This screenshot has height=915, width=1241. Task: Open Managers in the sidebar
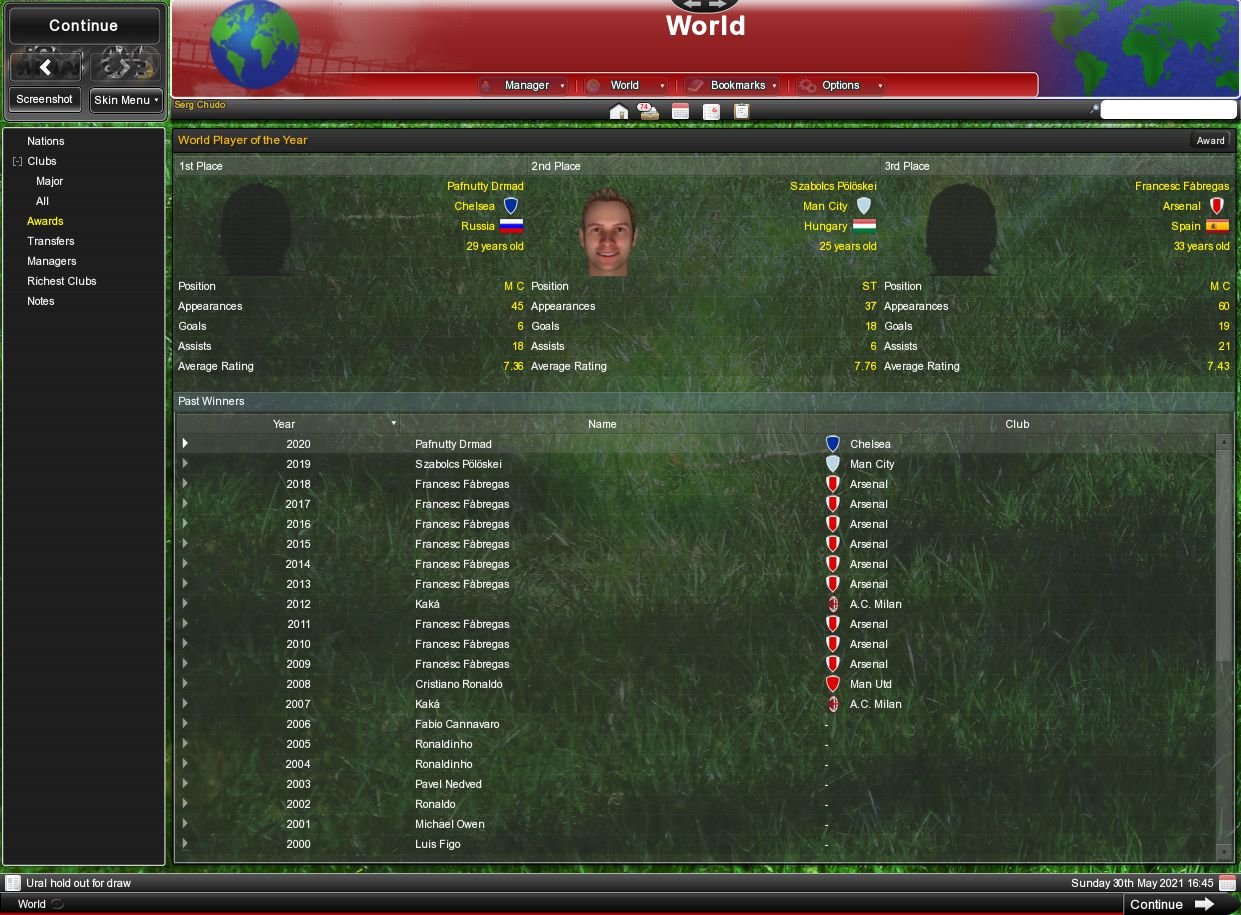52,261
